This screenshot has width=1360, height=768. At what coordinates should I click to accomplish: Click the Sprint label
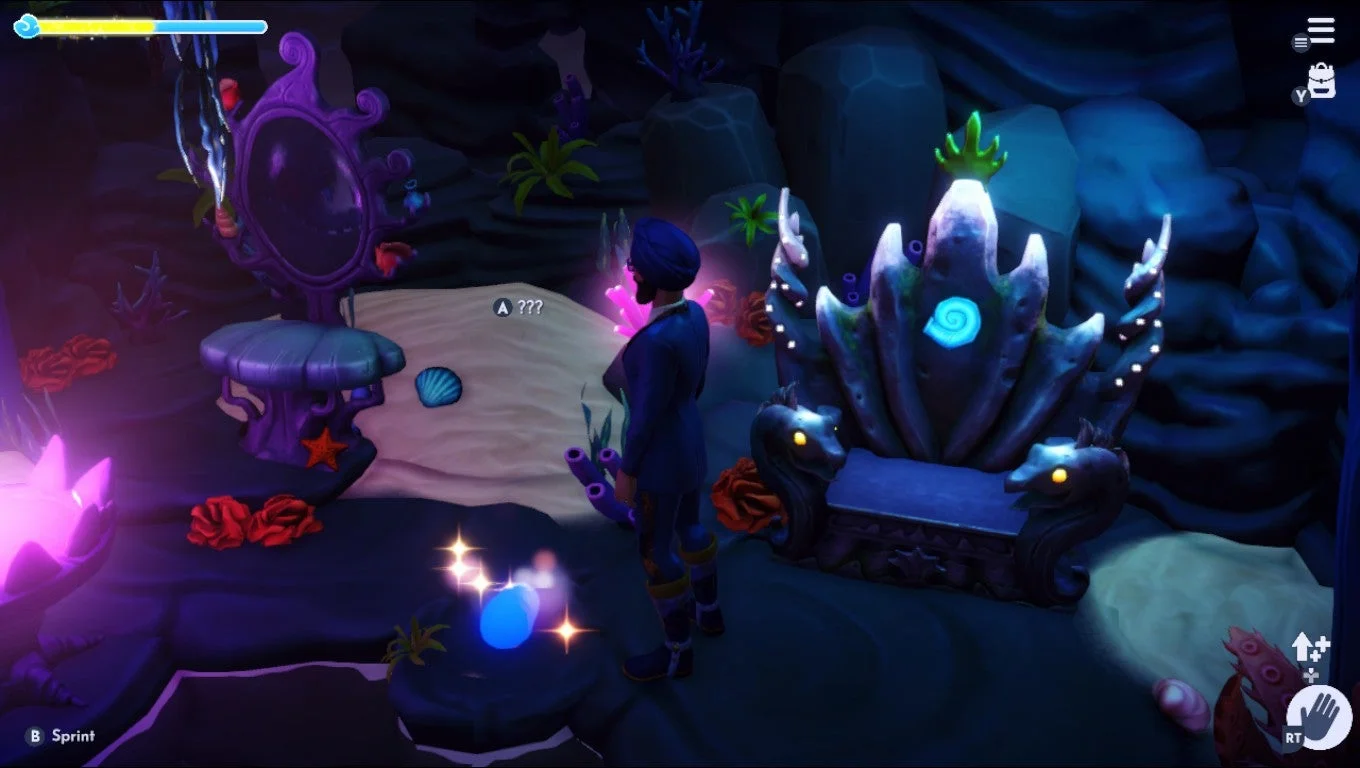[73, 735]
